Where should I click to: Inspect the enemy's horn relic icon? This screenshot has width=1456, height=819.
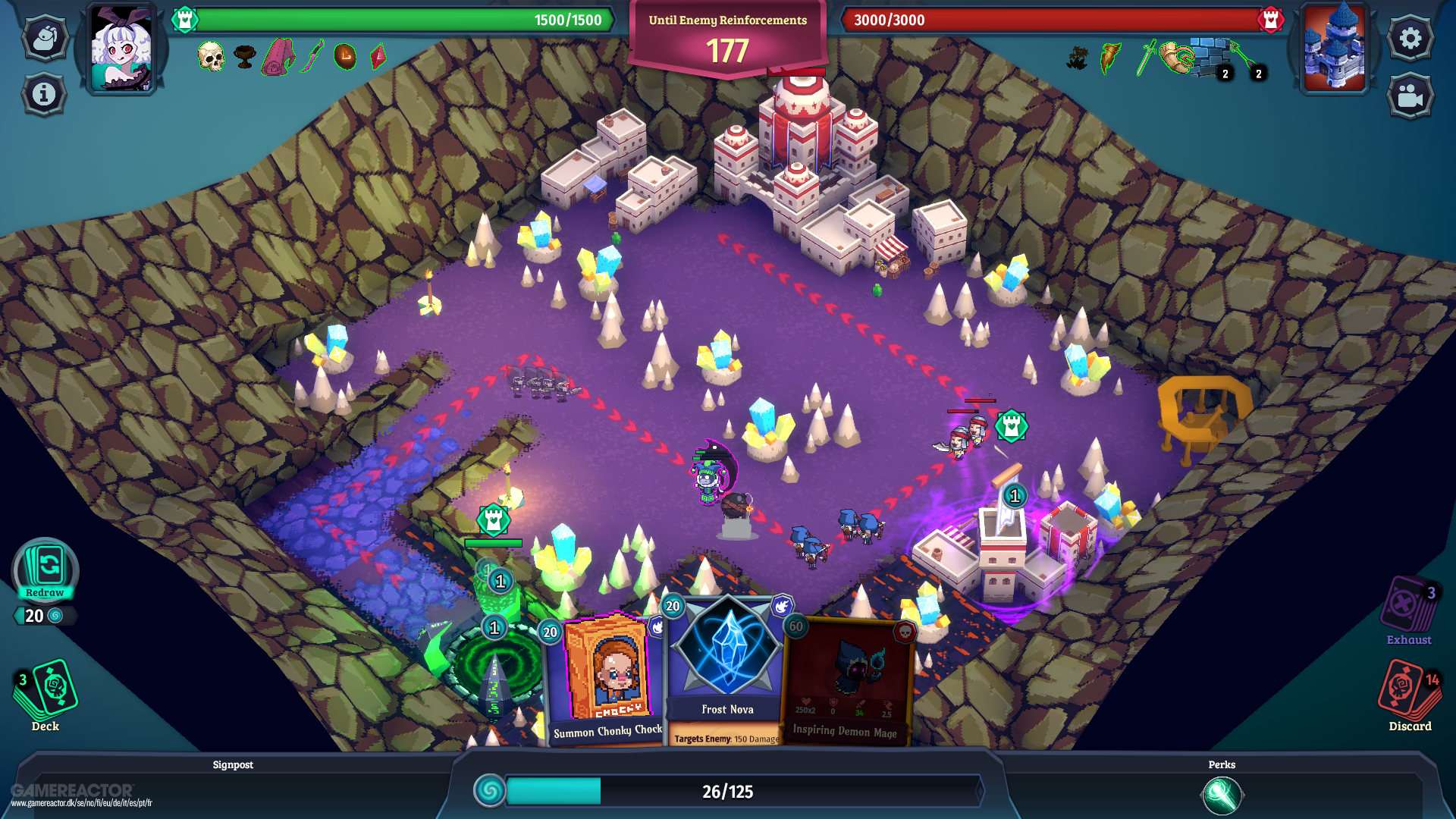(x=1176, y=57)
